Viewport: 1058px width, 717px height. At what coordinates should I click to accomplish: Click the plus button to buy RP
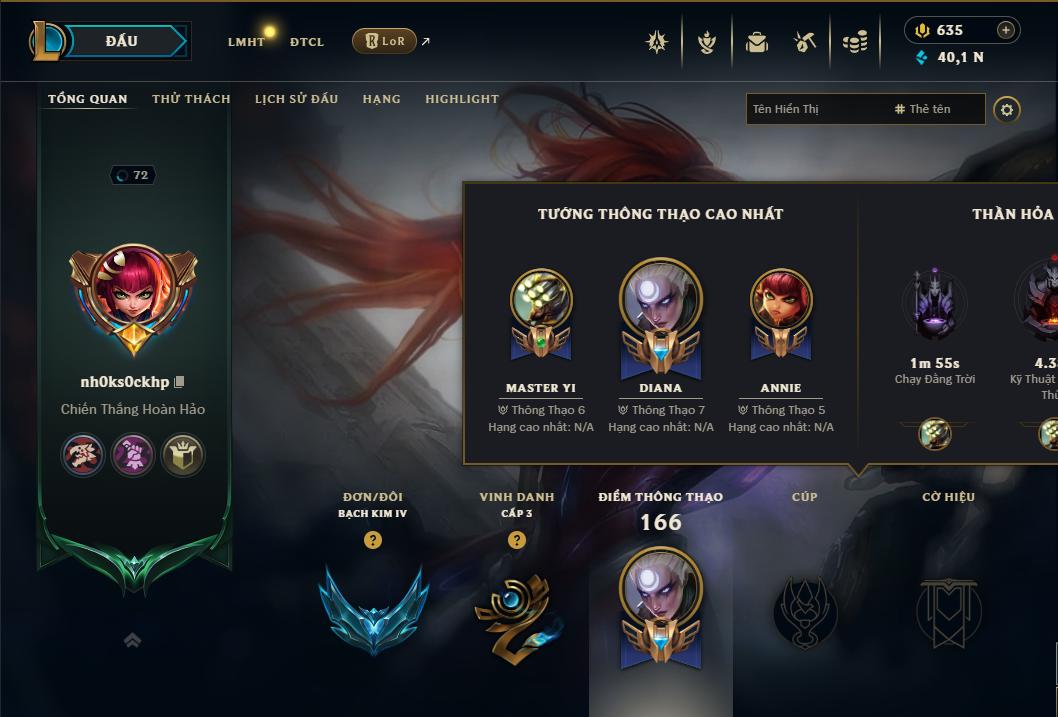(1006, 30)
